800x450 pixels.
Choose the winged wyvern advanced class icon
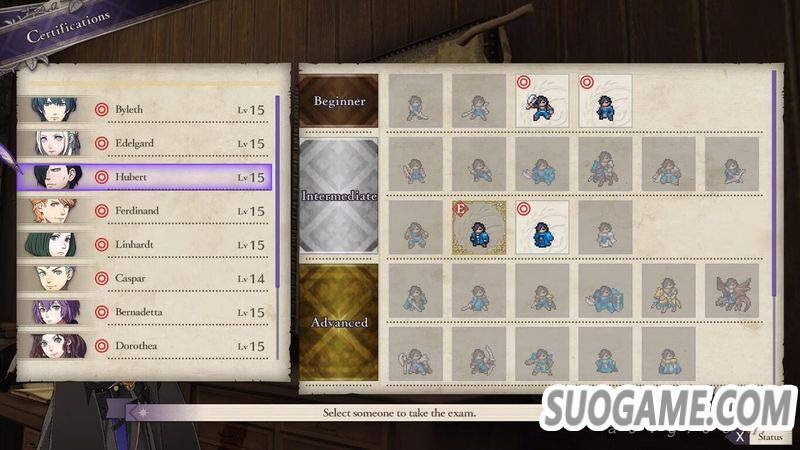(731, 289)
